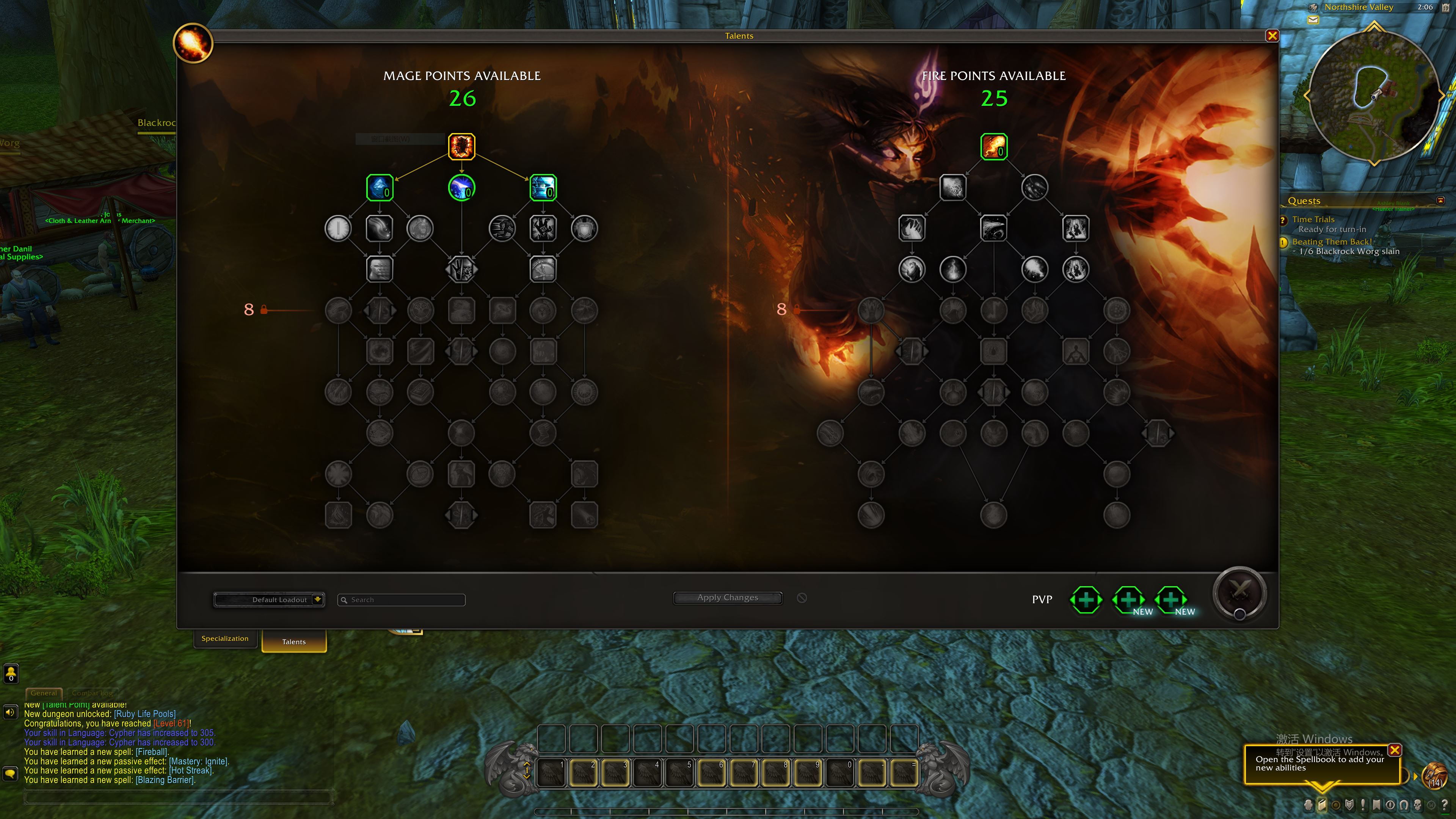Screen dimensions: 1456x819
Task: Open the question mark help micro button
Action: pyautogui.click(x=1445, y=805)
